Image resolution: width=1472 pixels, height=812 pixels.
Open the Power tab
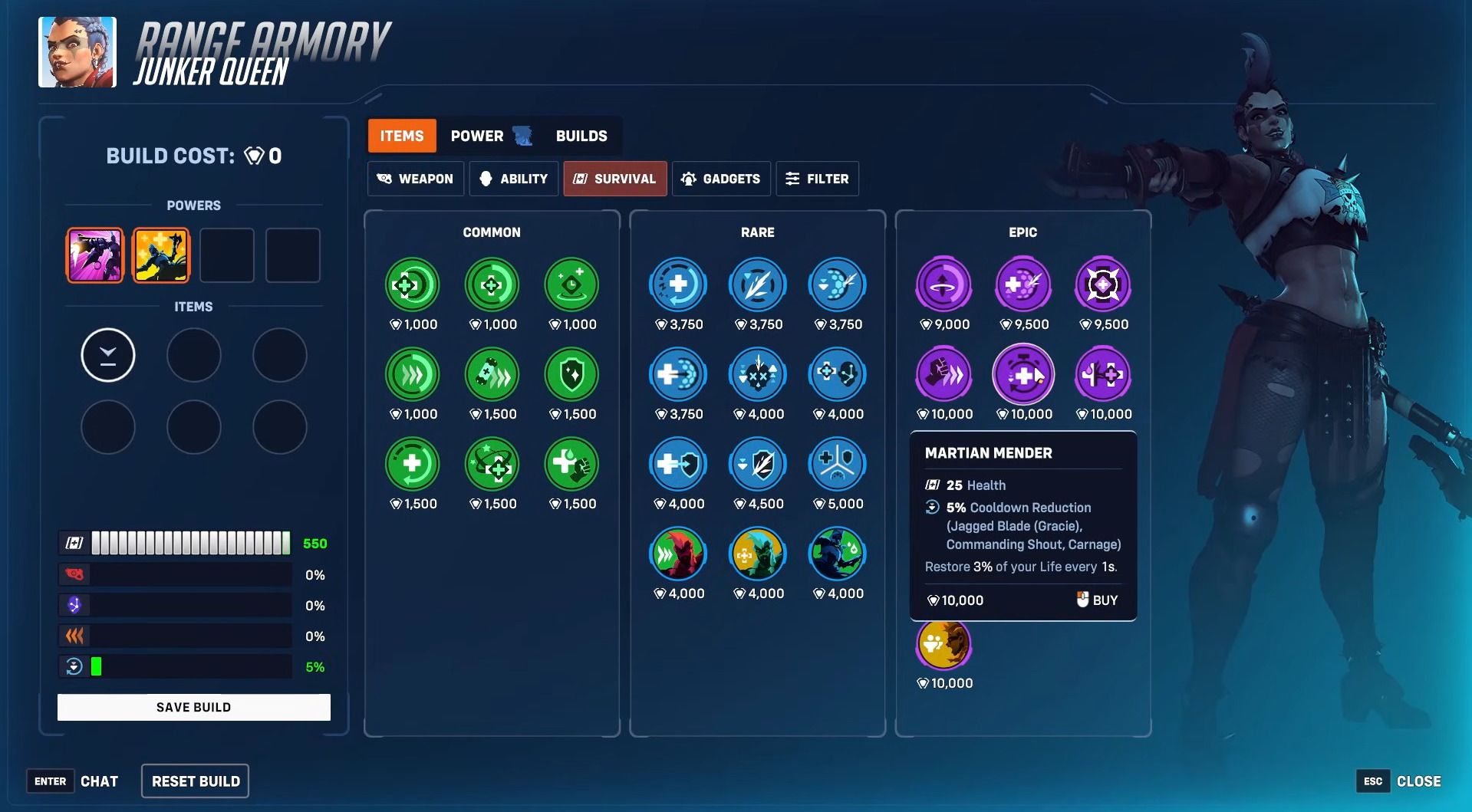[477, 136]
